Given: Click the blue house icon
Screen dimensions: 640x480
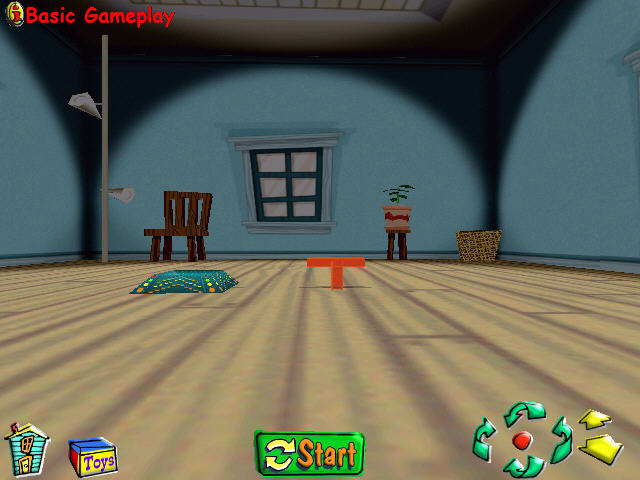Looking at the screenshot, I should point(27,449).
